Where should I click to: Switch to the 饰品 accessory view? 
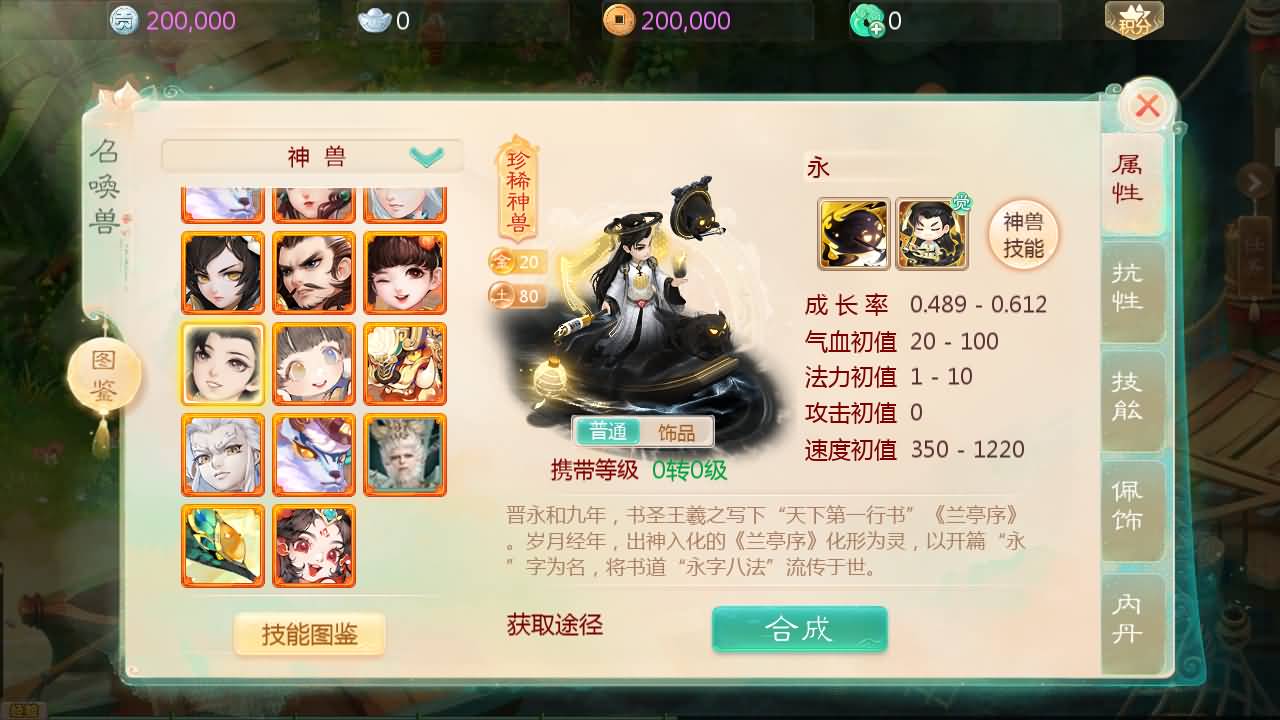click(x=676, y=432)
